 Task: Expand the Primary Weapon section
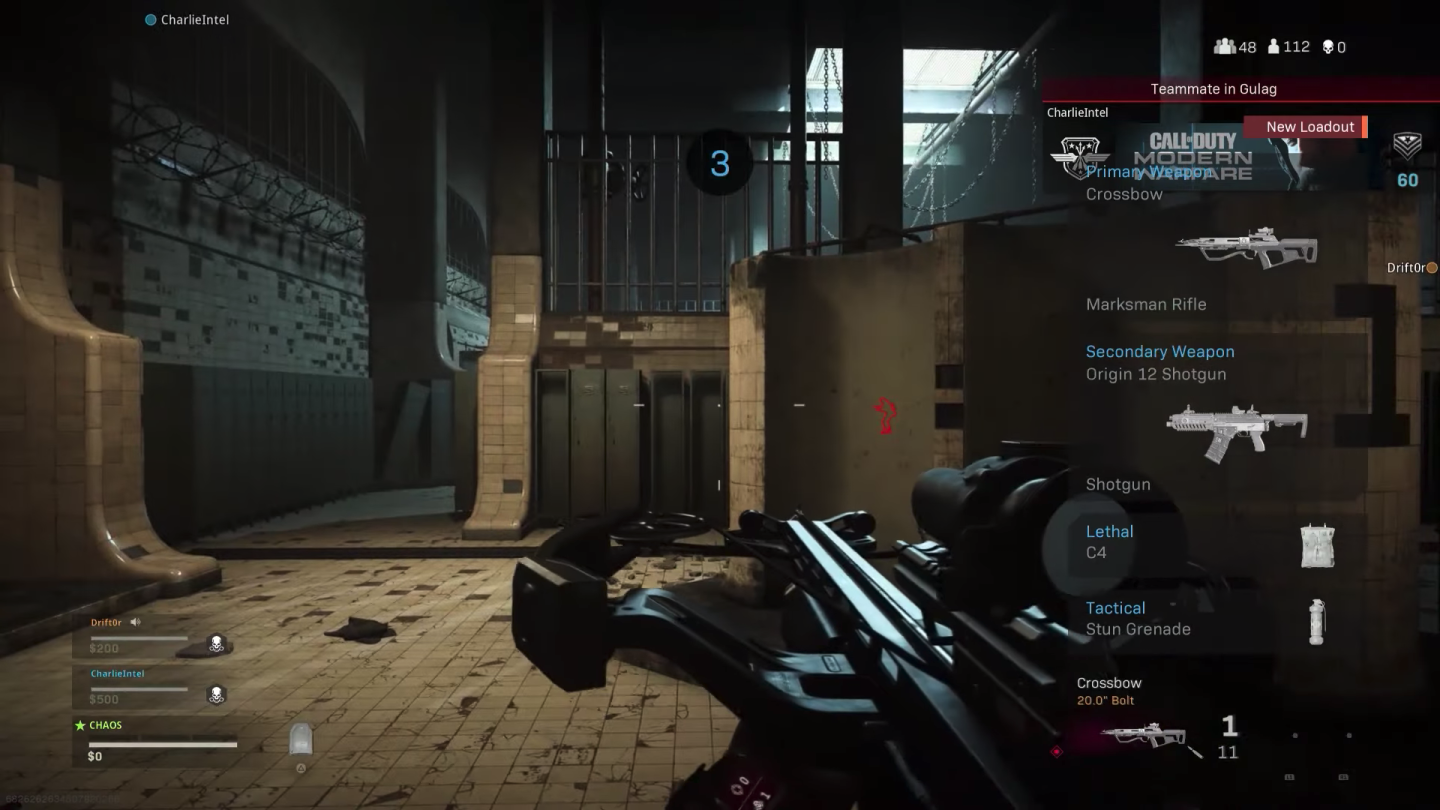pos(1148,172)
